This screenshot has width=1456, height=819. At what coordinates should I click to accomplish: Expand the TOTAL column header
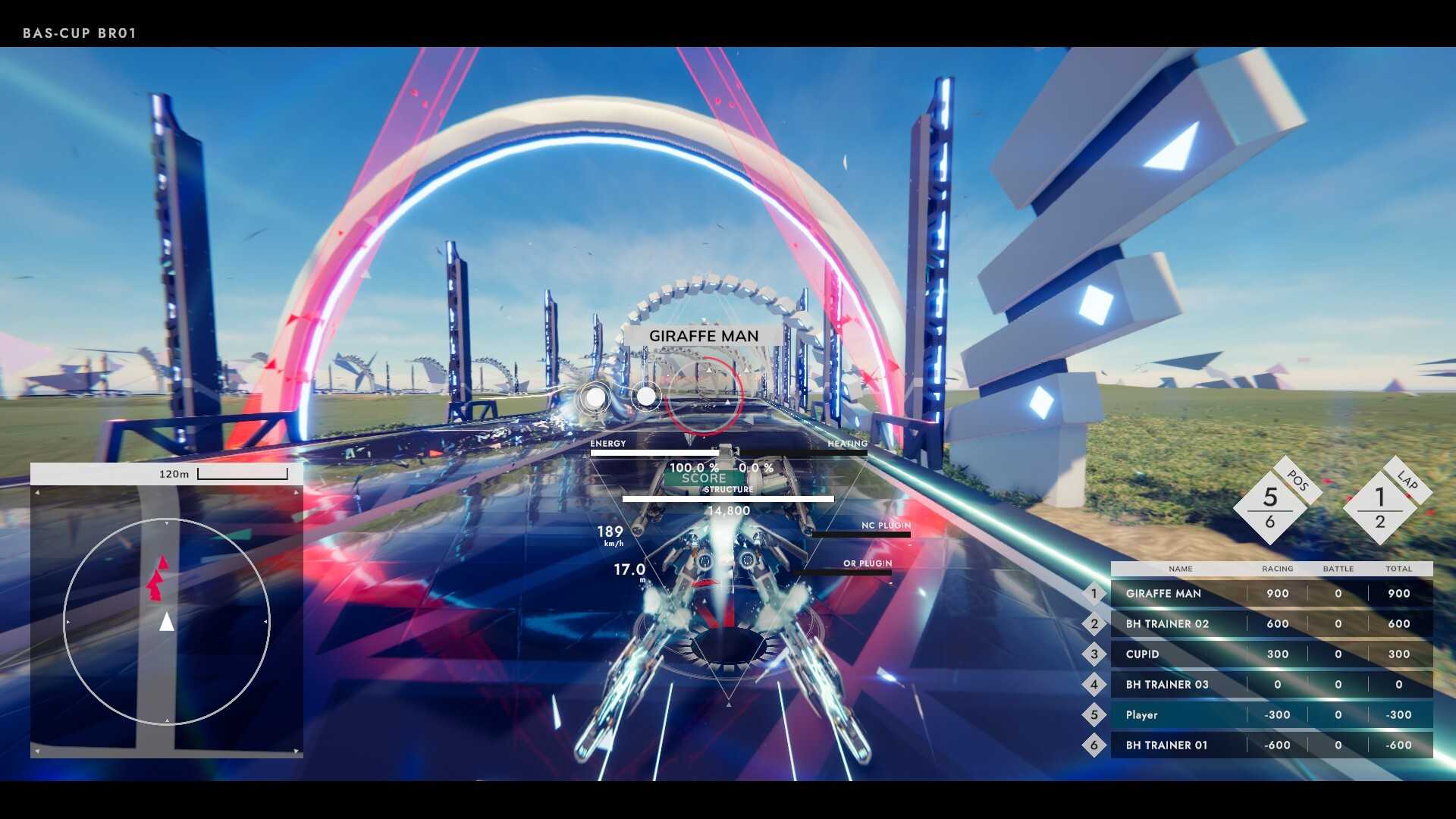[1399, 569]
